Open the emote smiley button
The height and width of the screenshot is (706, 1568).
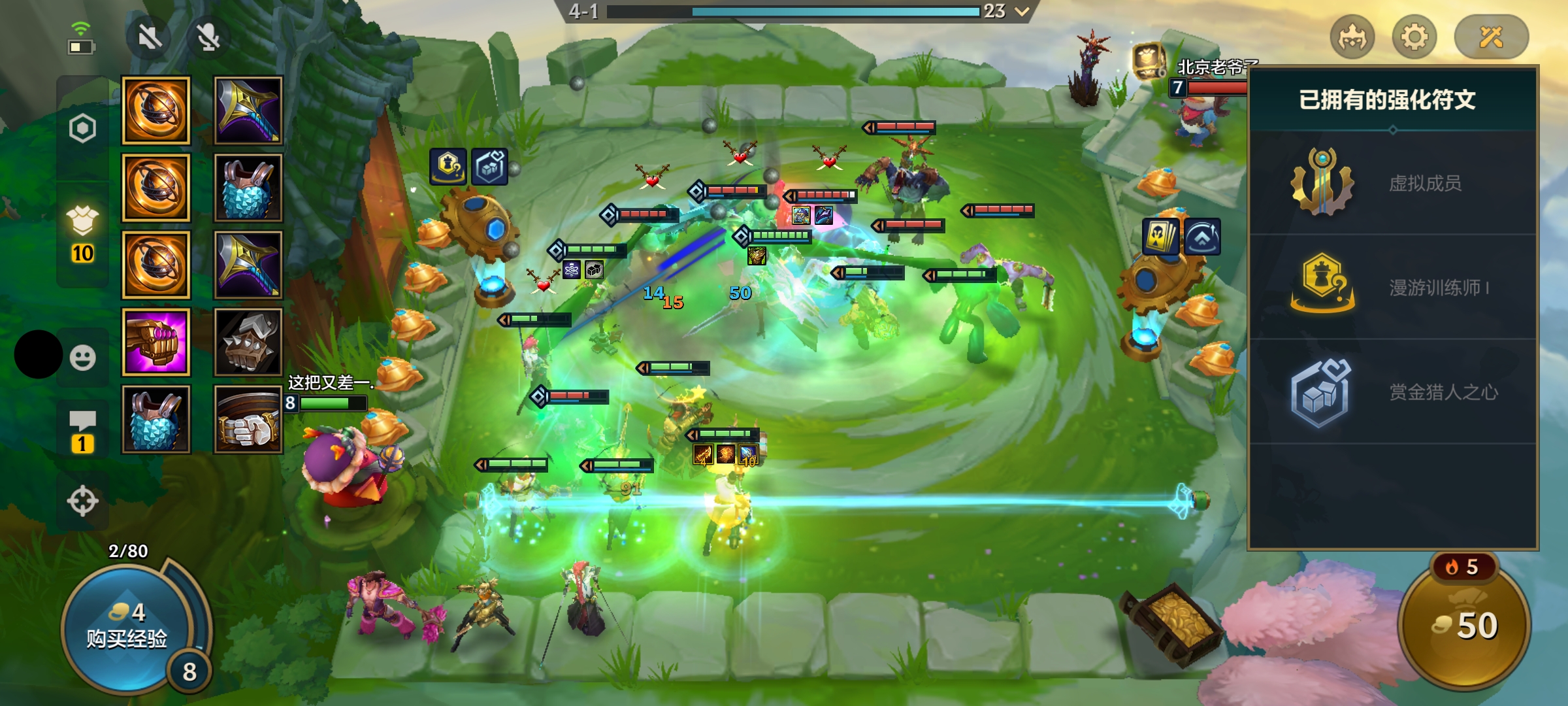[83, 358]
